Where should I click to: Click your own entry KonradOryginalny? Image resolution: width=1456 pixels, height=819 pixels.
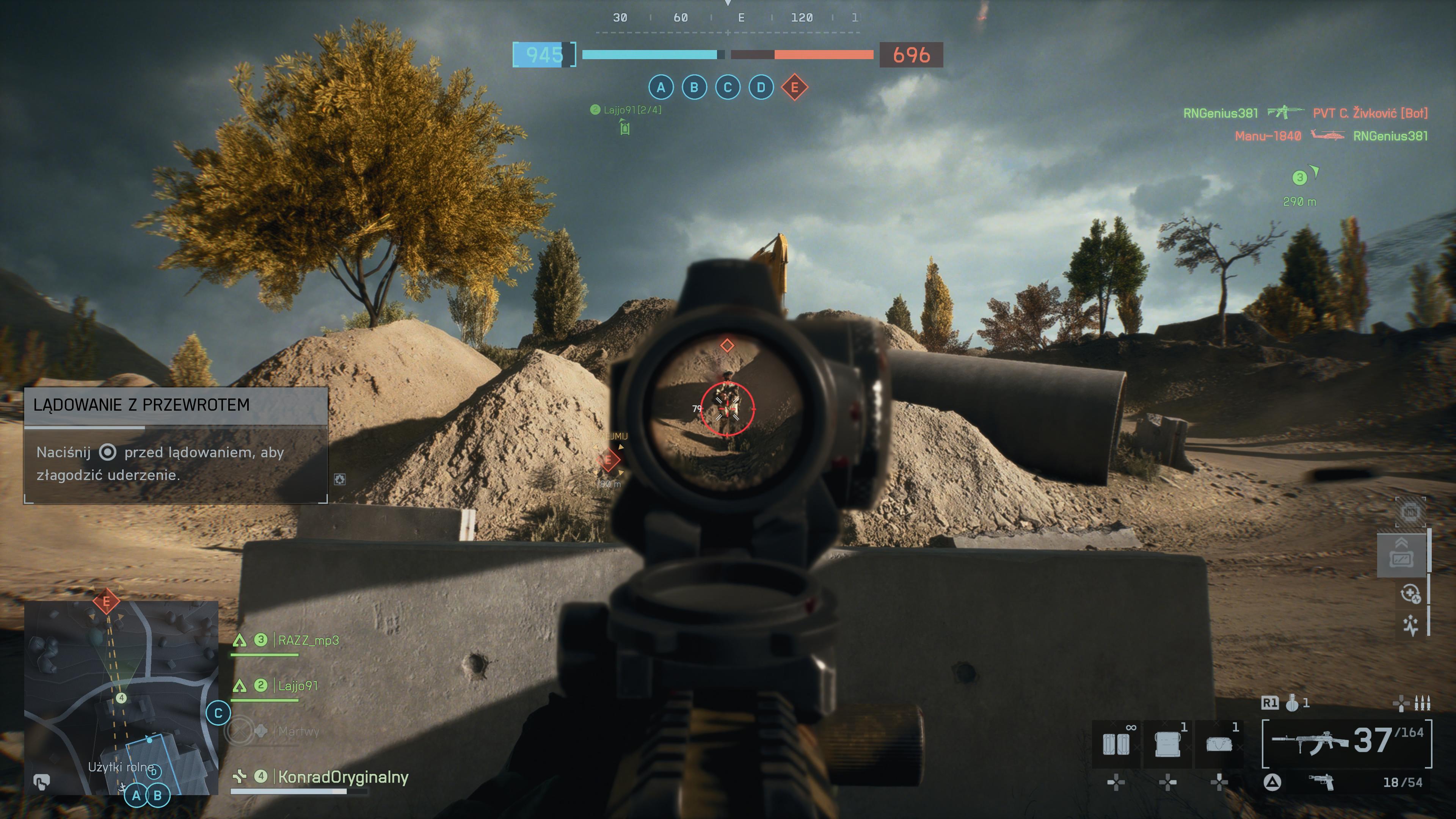coord(342,777)
